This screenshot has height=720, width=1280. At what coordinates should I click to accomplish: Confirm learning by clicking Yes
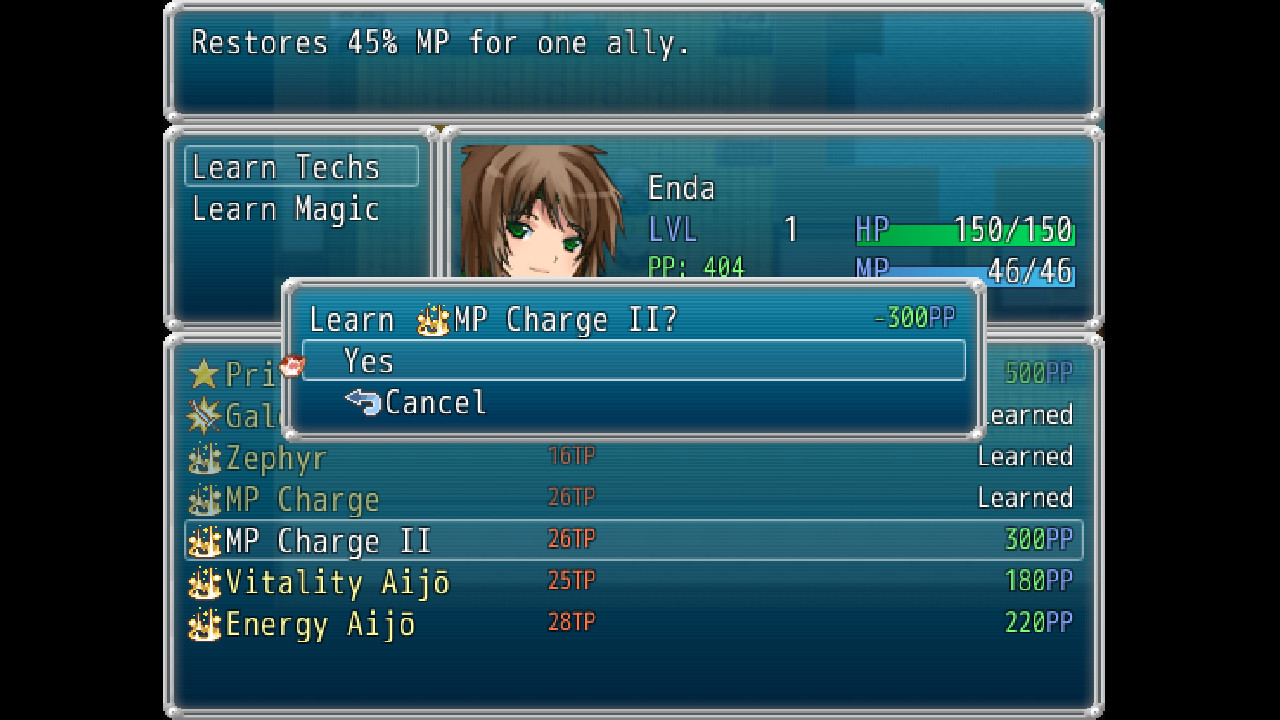tap(370, 361)
